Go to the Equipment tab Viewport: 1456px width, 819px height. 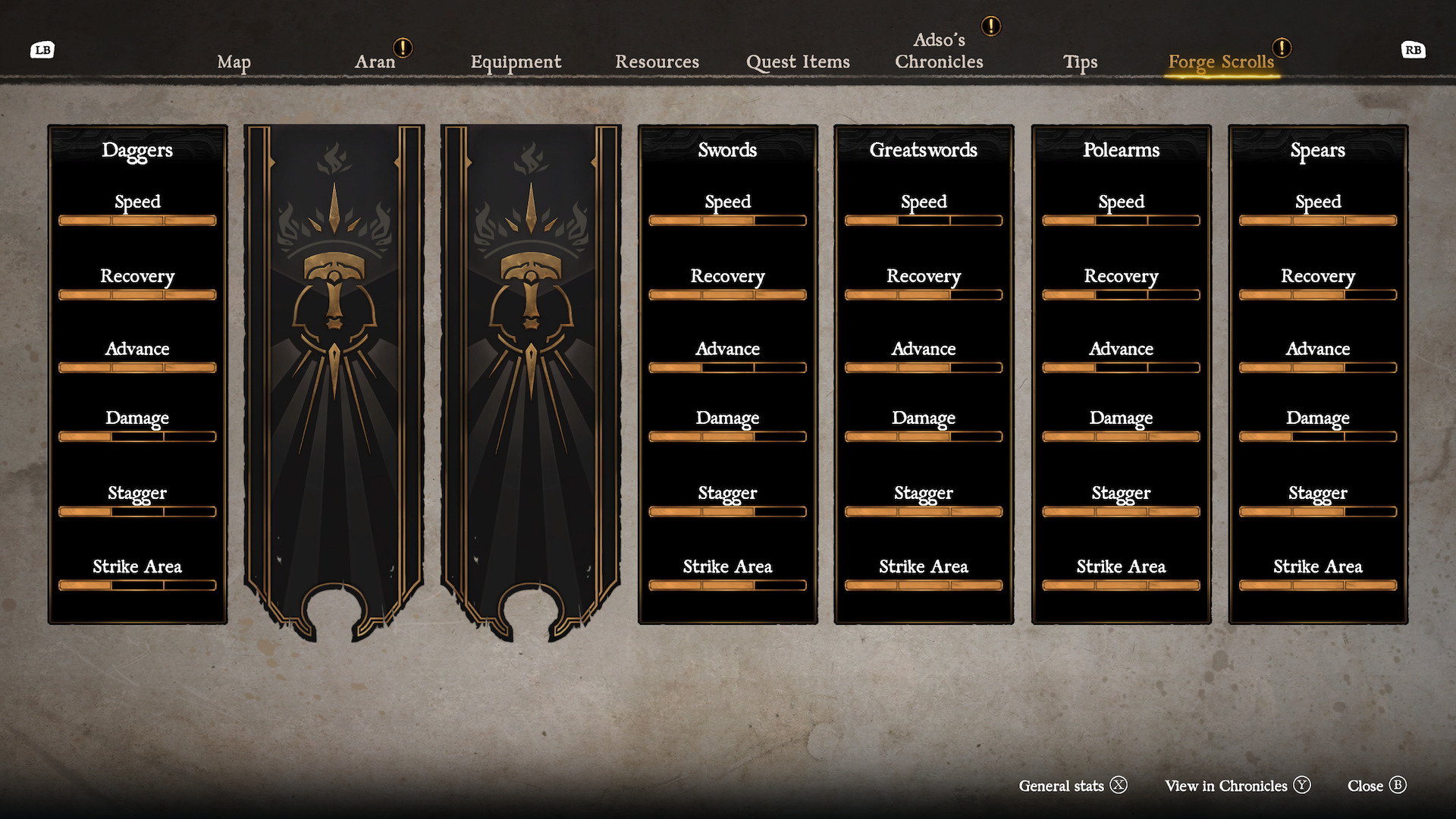[516, 62]
